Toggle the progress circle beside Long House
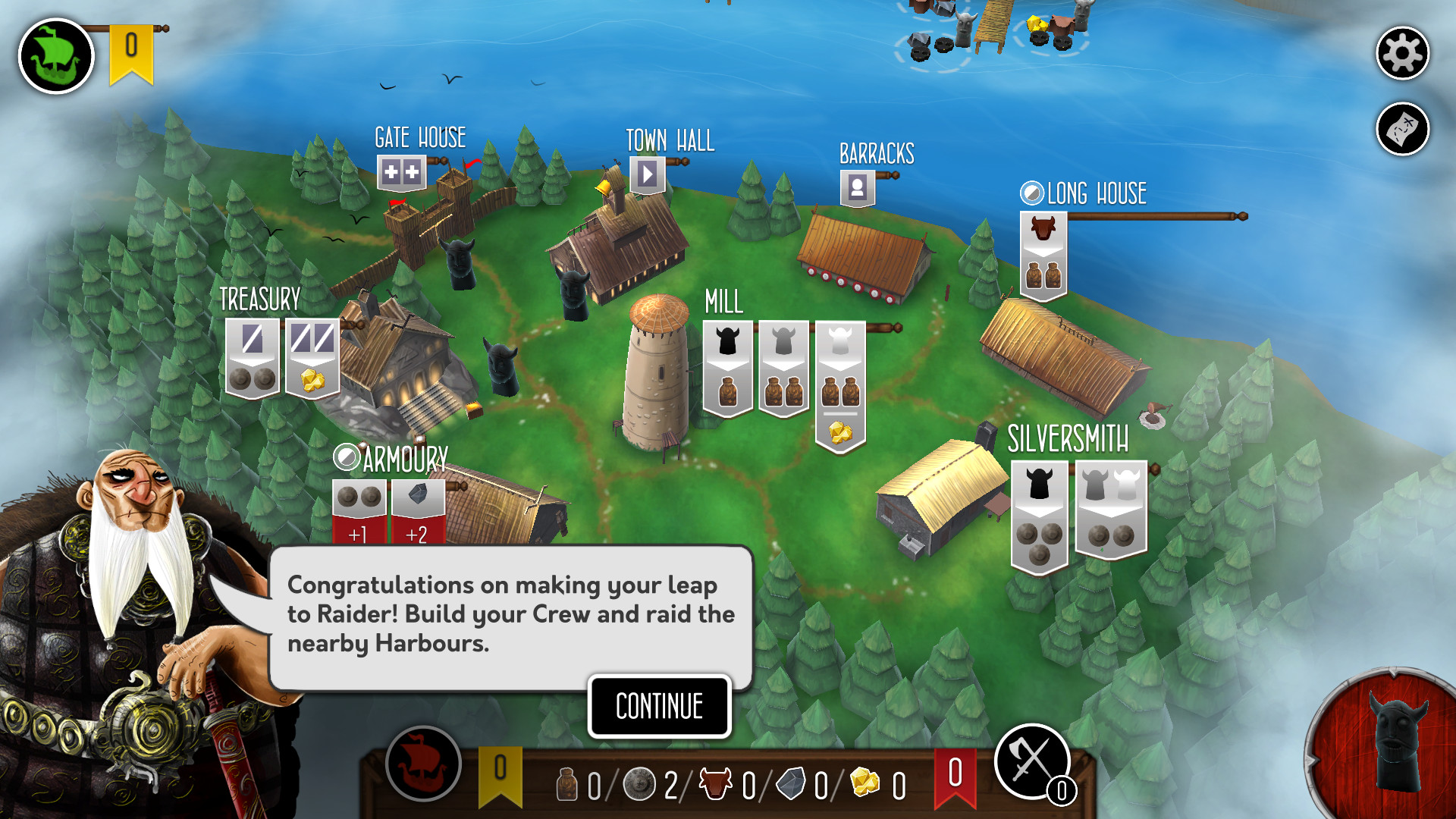This screenshot has height=819, width=1456. [1031, 193]
